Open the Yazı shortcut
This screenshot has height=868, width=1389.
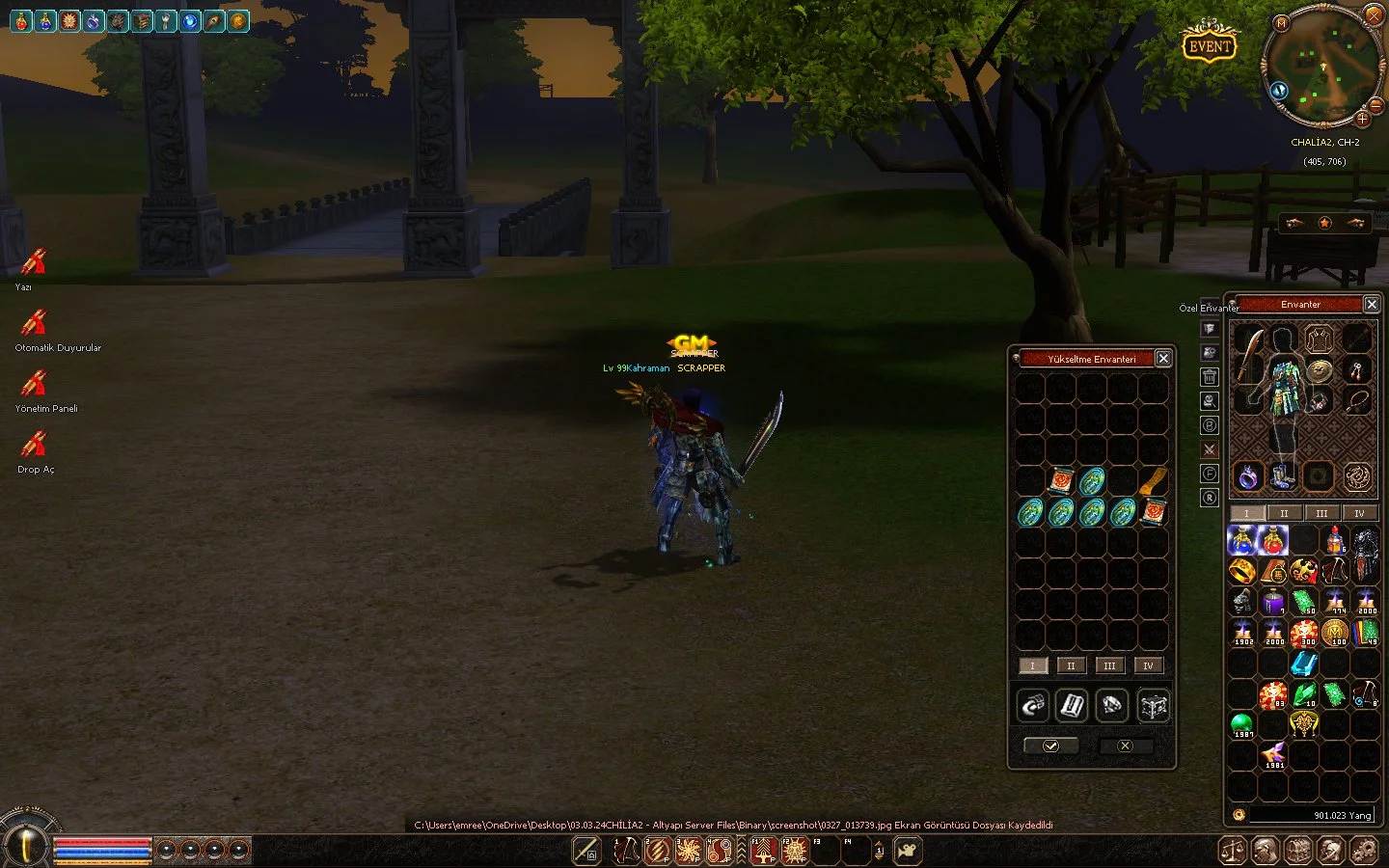(35, 262)
